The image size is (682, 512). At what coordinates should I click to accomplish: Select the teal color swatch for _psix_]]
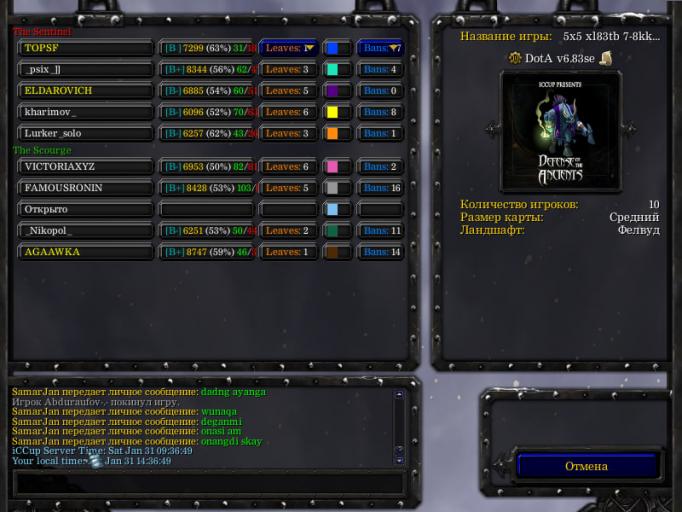(336, 70)
